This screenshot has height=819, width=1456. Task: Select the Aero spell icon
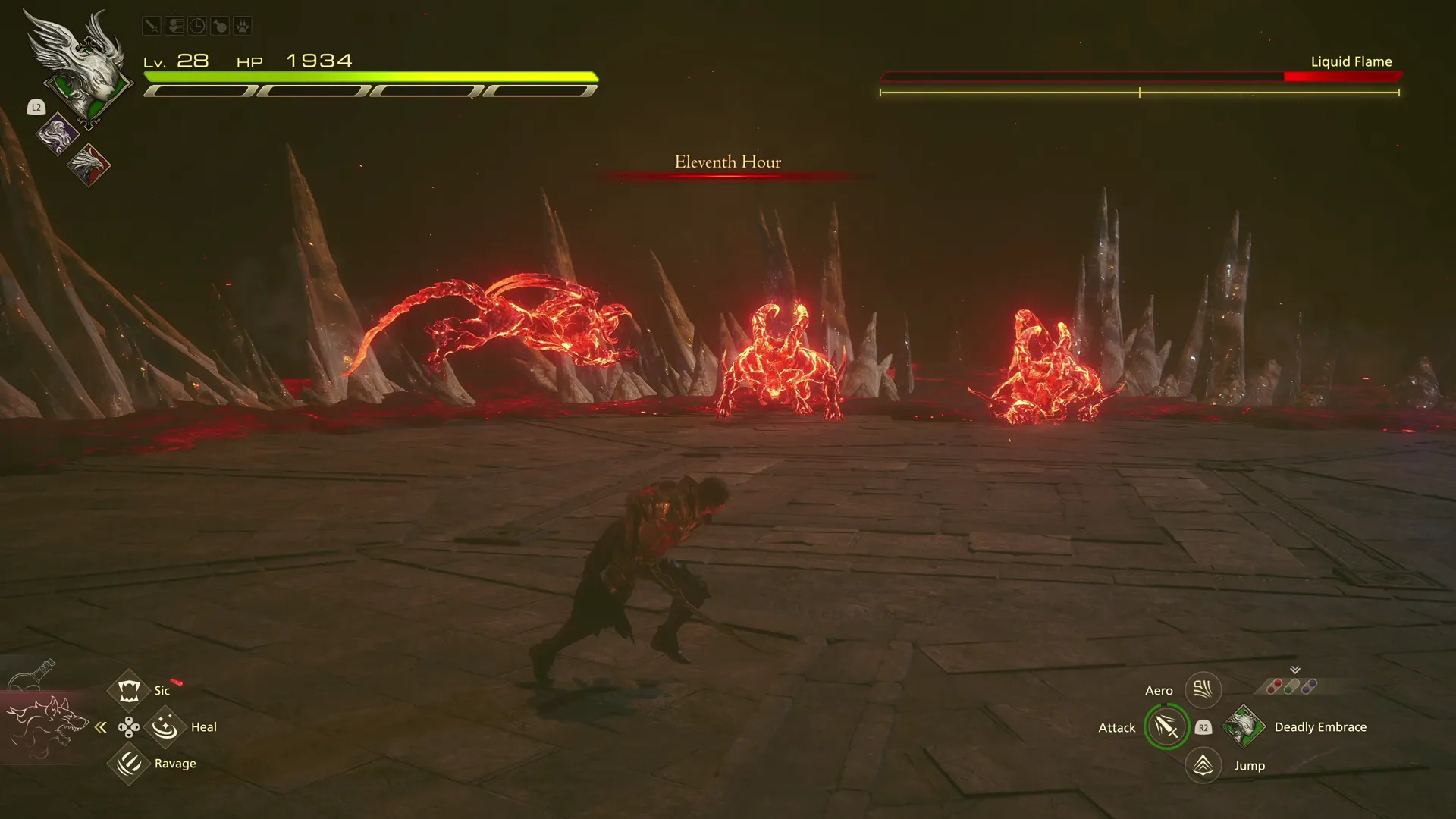[x=1202, y=689]
